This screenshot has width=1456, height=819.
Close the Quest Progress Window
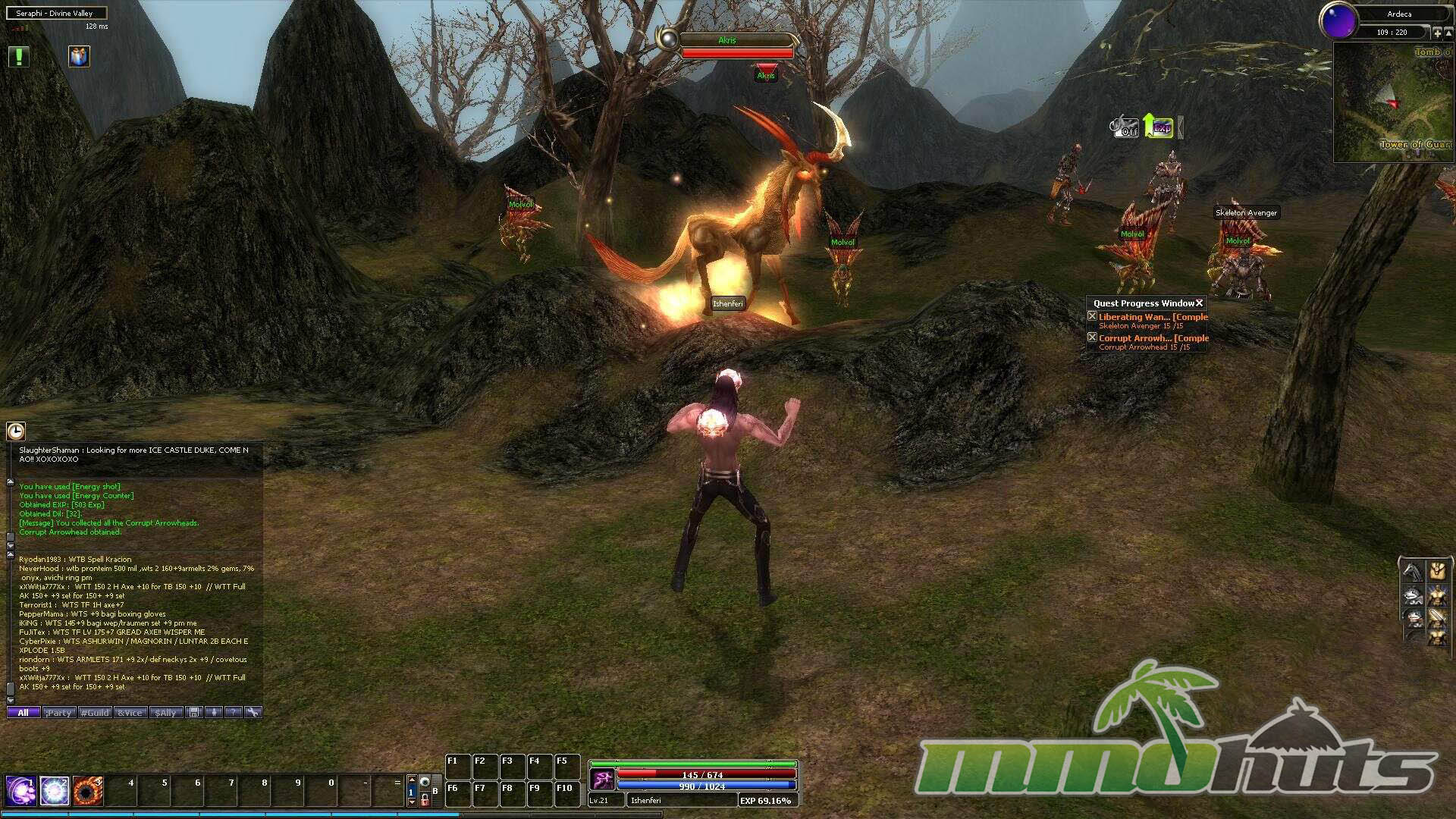1199,303
